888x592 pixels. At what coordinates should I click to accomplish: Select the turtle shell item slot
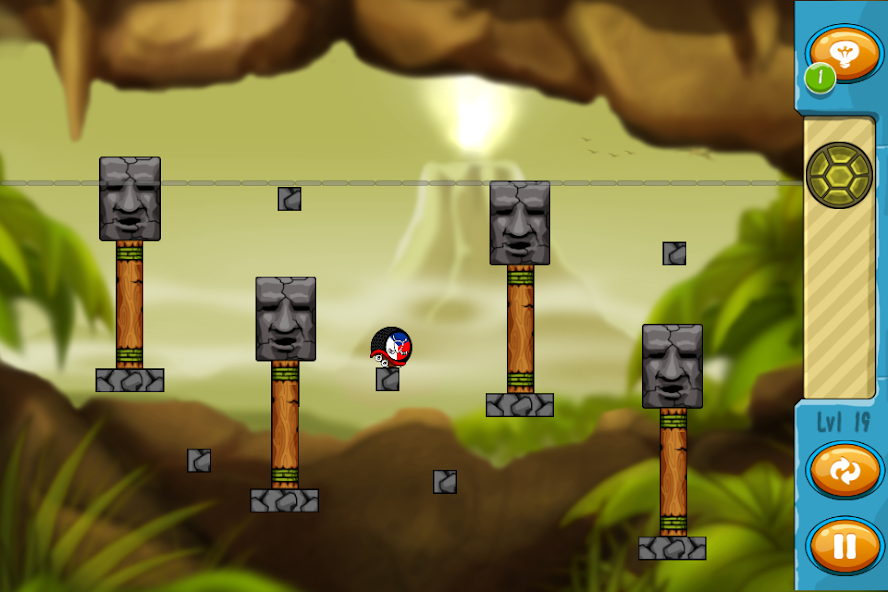(839, 175)
